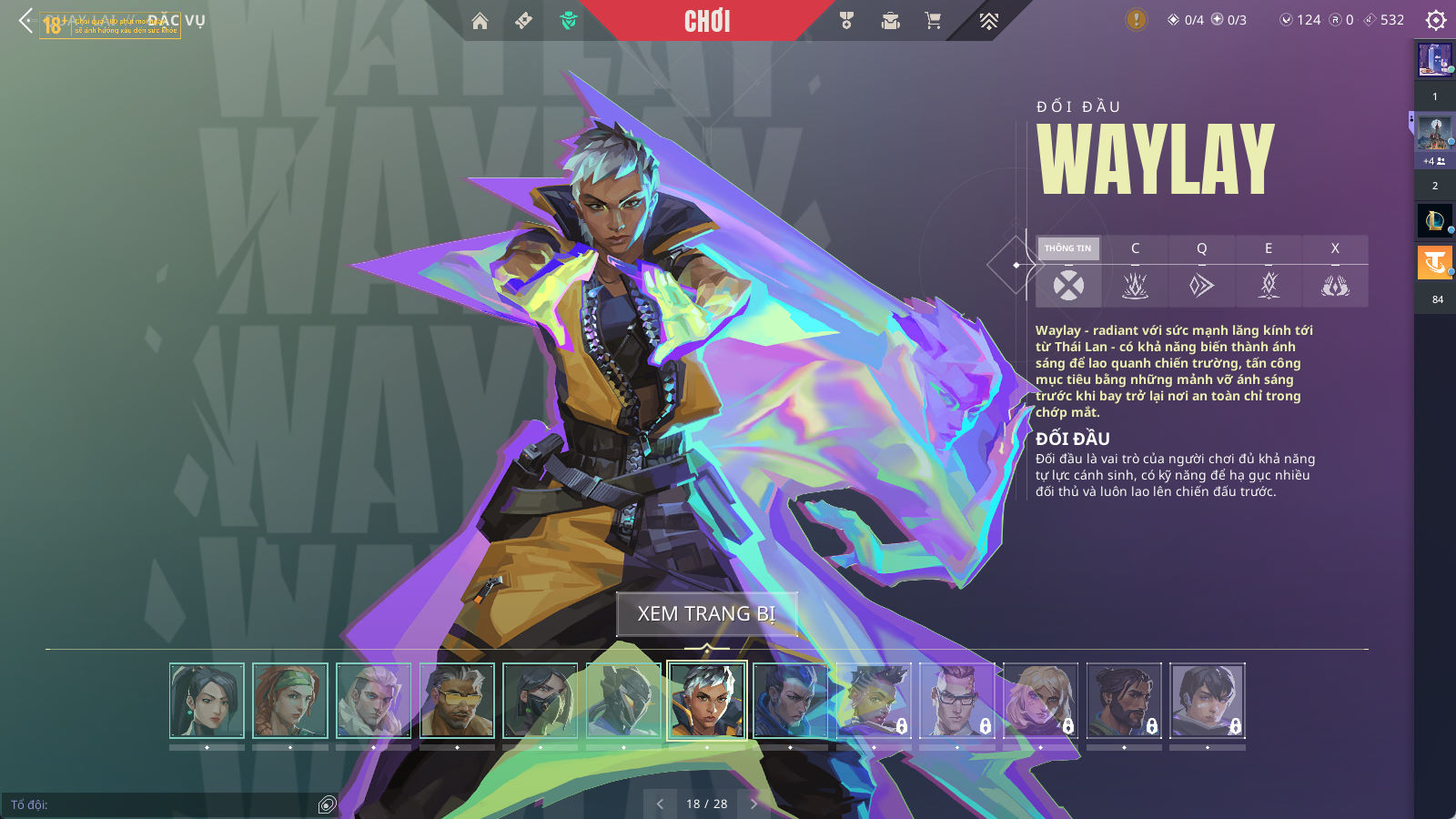Screen dimensions: 1456x819
Task: Select the Sage agent portrait
Action: click(x=207, y=701)
